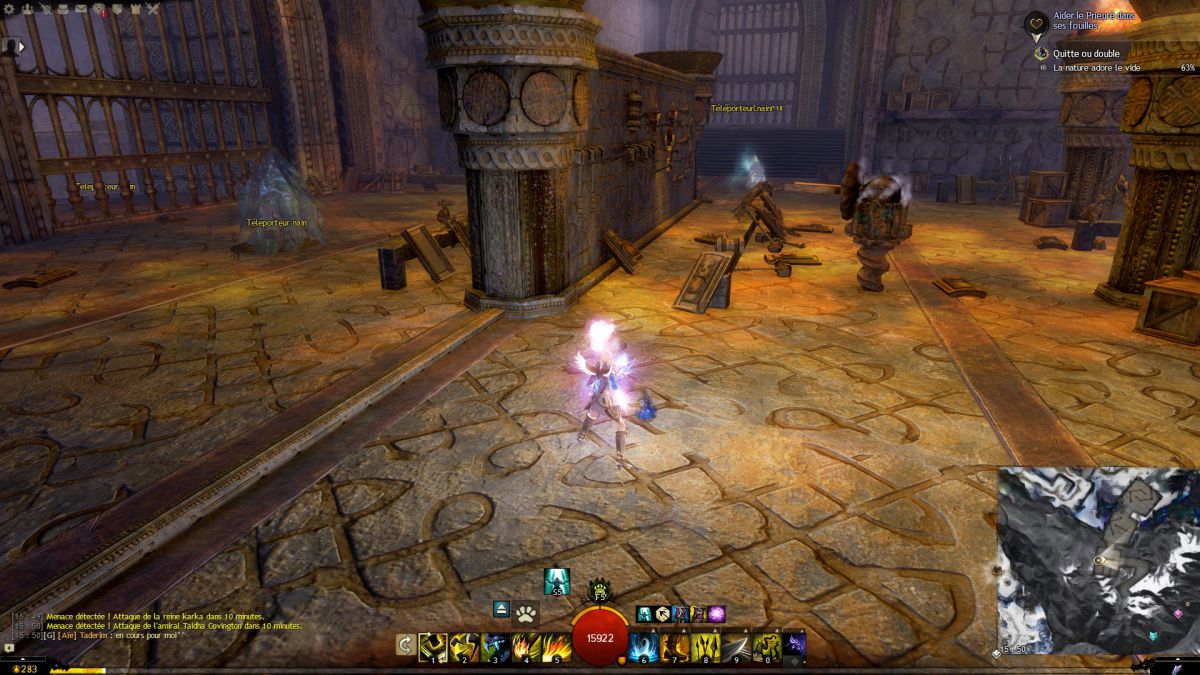Screen dimensions: 1200x675
Task: Click the weapon swap arrow button
Action: point(405,645)
